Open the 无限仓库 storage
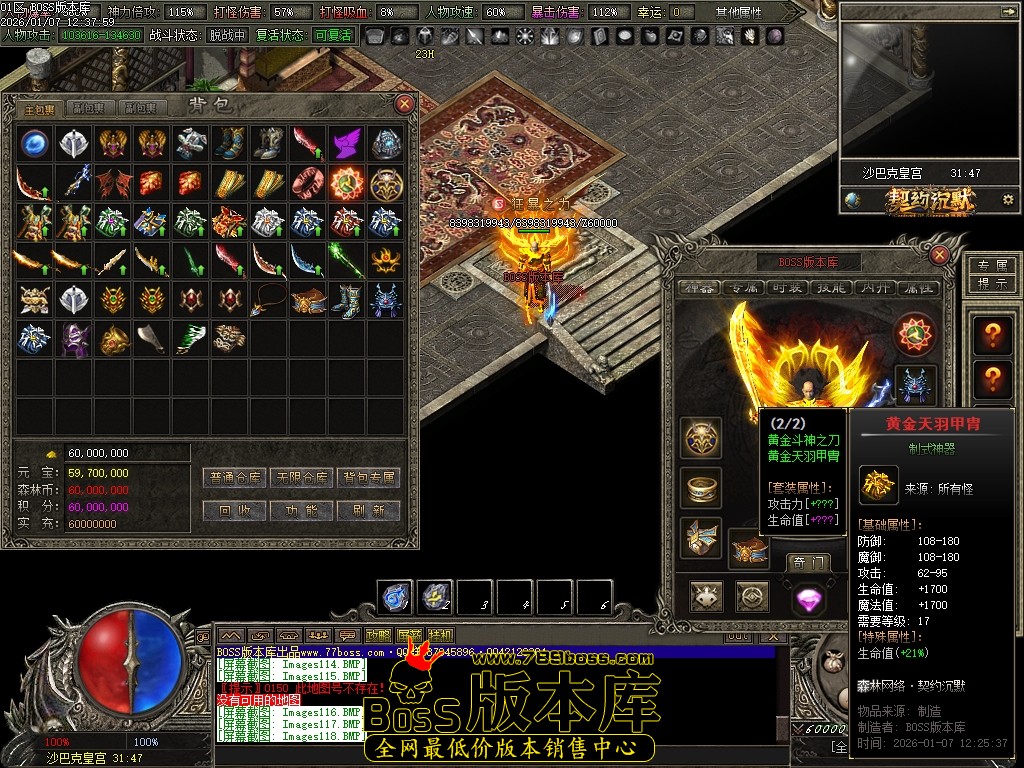1024x768 pixels. [x=302, y=478]
